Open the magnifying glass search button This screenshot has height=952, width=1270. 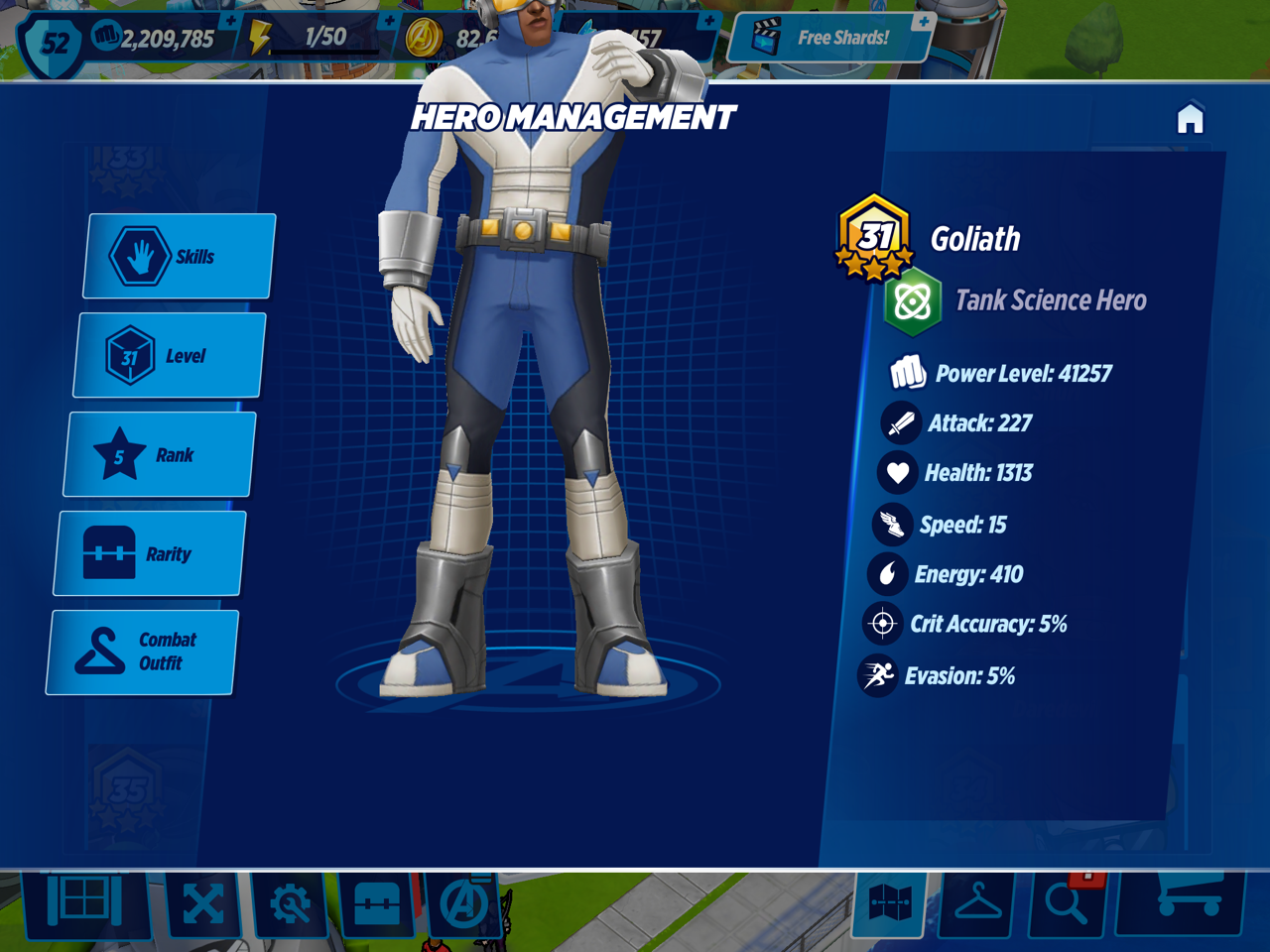point(1067,903)
